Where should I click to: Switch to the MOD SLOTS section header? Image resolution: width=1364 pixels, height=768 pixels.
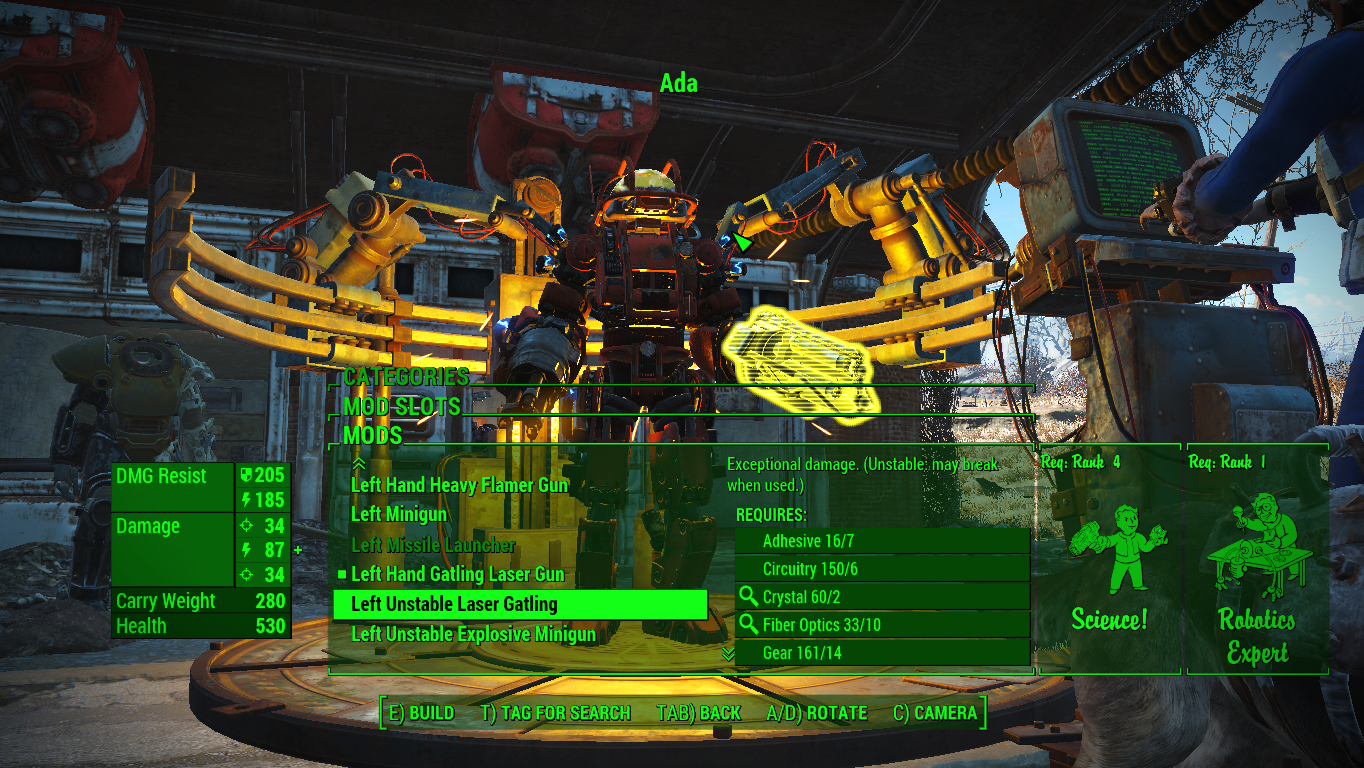pyautogui.click(x=401, y=407)
